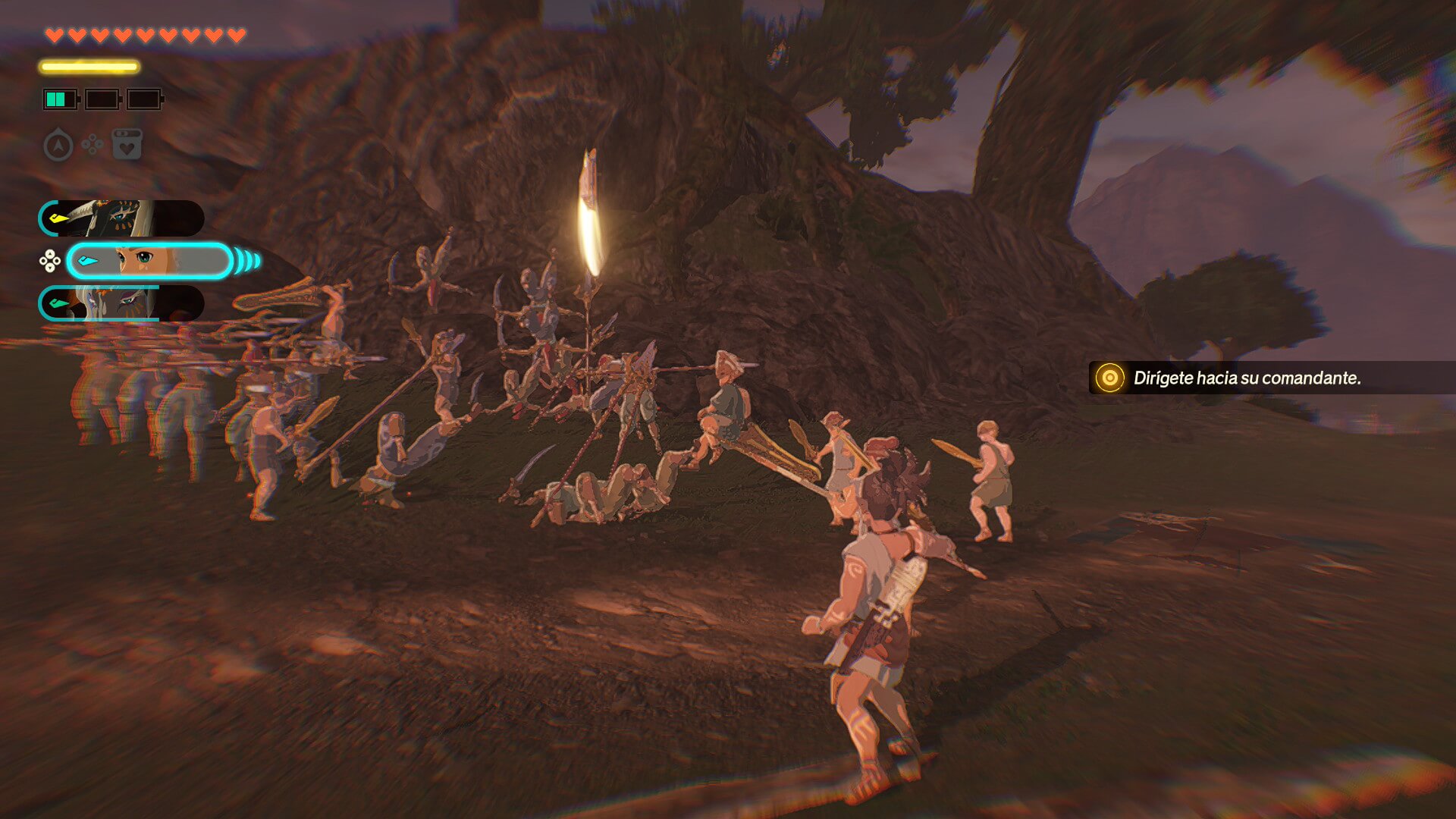Open the heart container item icon
Viewport: 1456px width, 819px height.
127,144
